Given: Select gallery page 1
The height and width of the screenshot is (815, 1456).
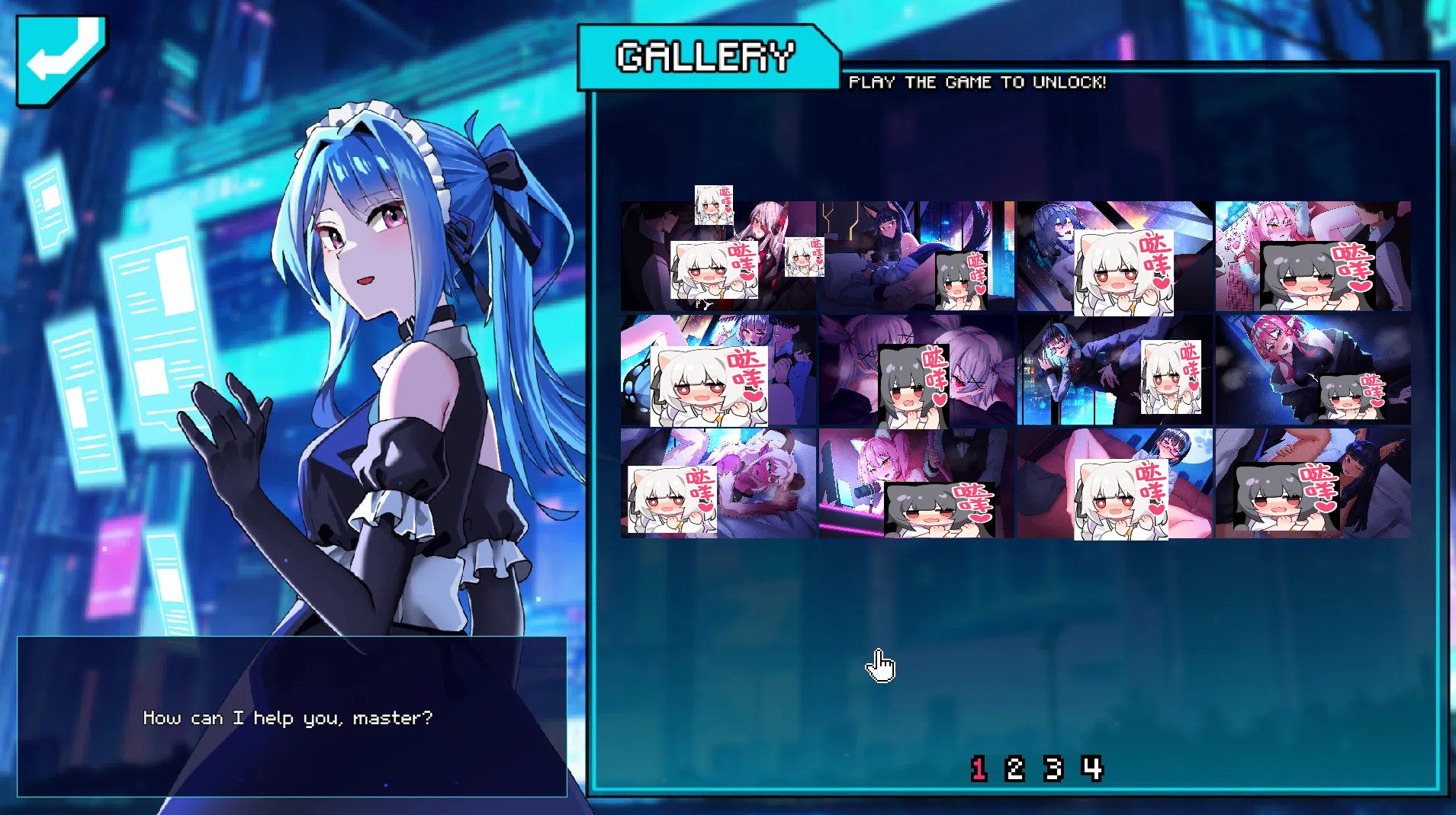Looking at the screenshot, I should 979,768.
